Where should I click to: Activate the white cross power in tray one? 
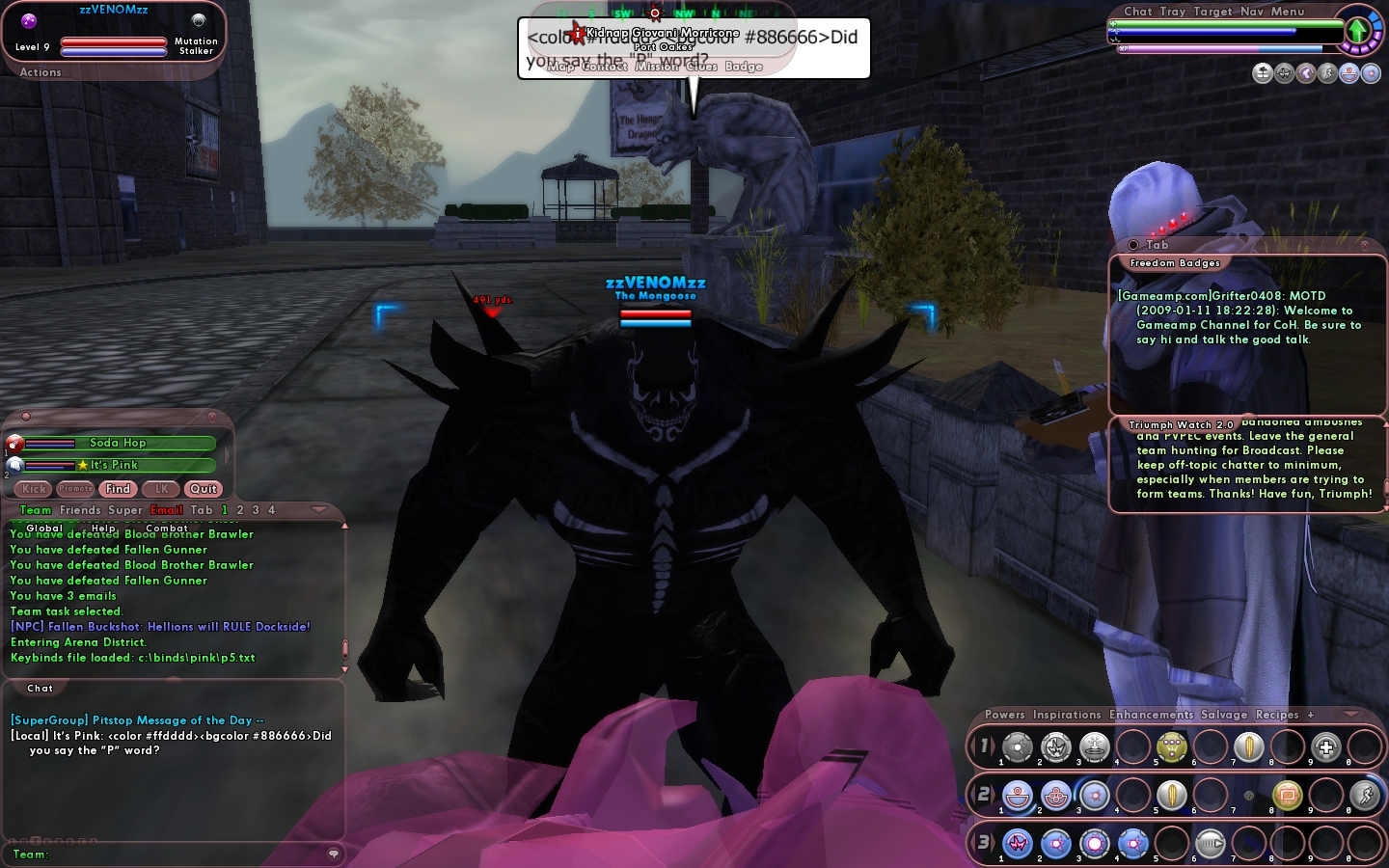point(1326,747)
